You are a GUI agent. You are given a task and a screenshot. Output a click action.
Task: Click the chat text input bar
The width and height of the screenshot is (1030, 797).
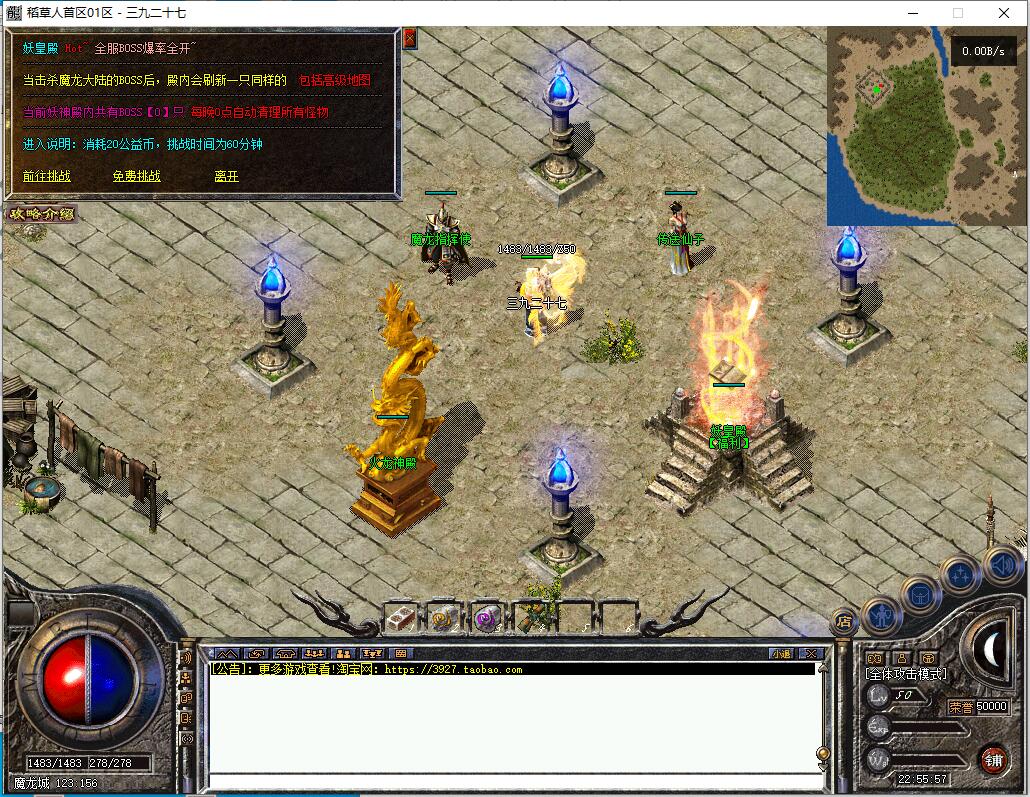[510, 780]
